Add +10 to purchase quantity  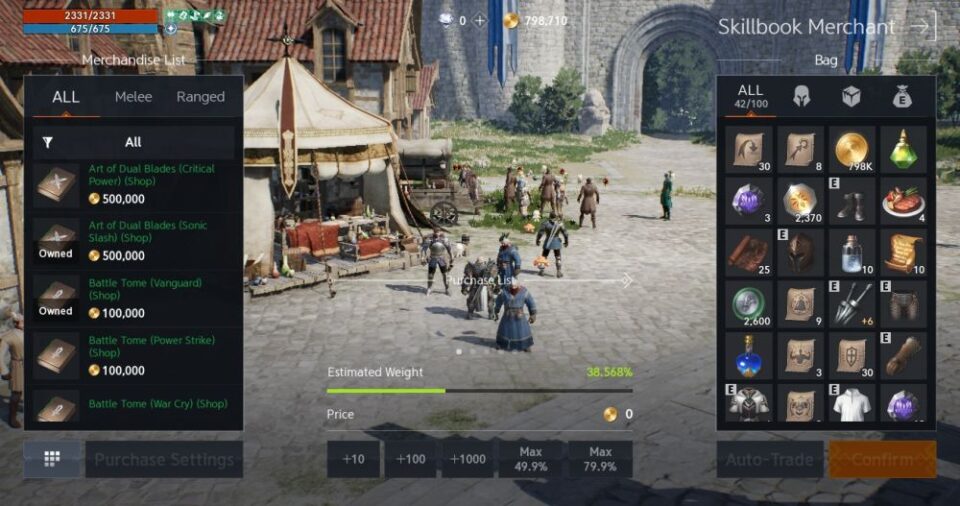pyautogui.click(x=353, y=459)
